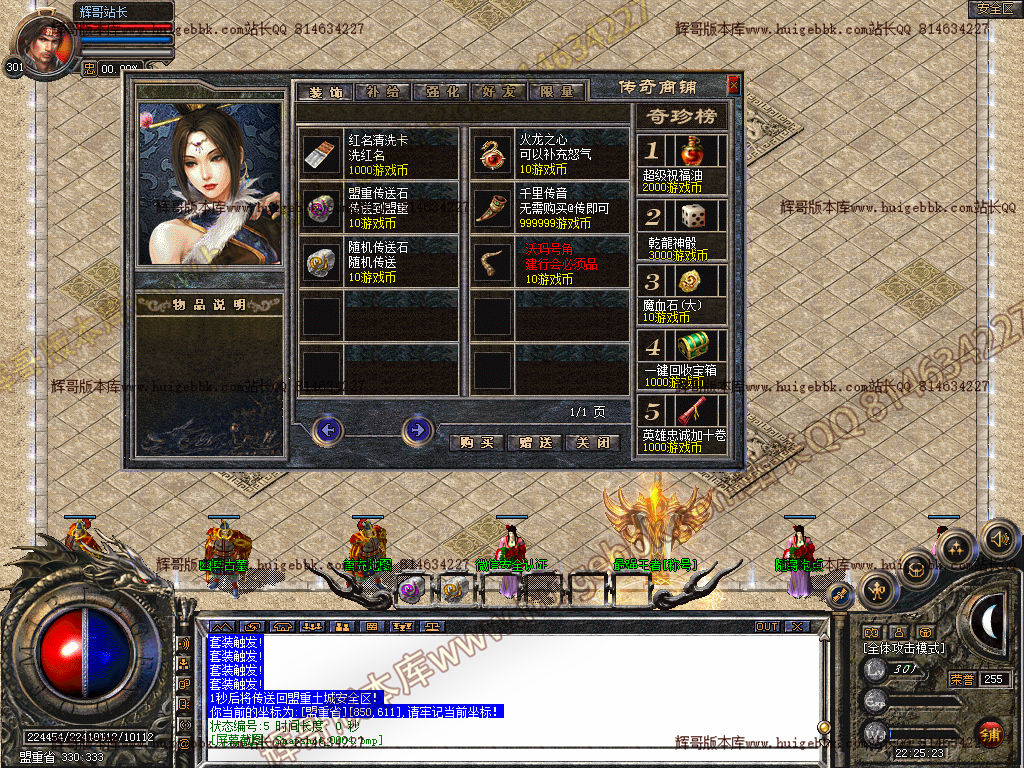1024x768 pixels.
Task: Open the 强化 shop tab
Action: coord(441,91)
